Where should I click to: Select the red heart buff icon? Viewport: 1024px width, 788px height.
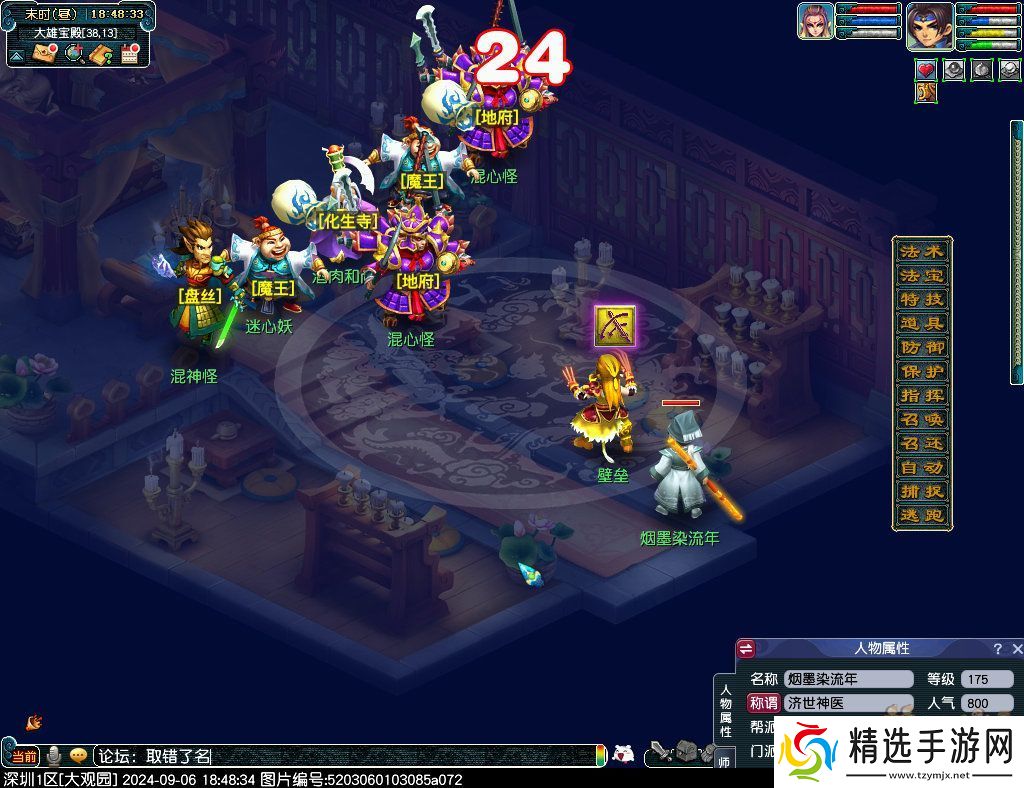click(926, 70)
